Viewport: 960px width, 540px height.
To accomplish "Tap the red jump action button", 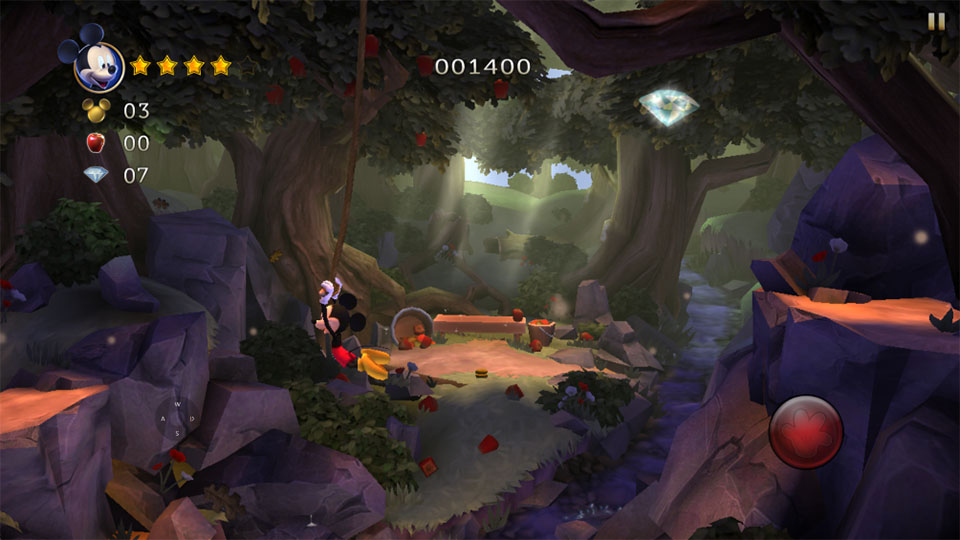I will [806, 432].
